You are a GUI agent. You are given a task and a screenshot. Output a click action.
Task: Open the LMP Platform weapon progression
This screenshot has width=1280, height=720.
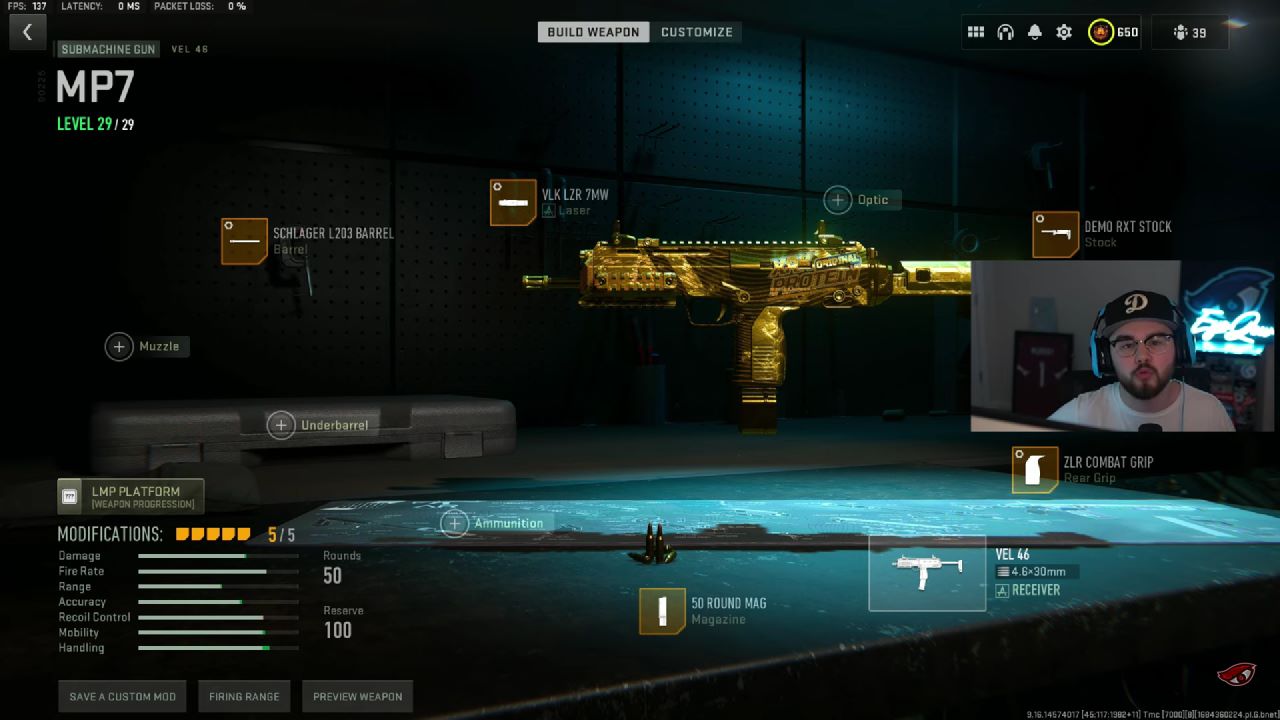point(131,495)
